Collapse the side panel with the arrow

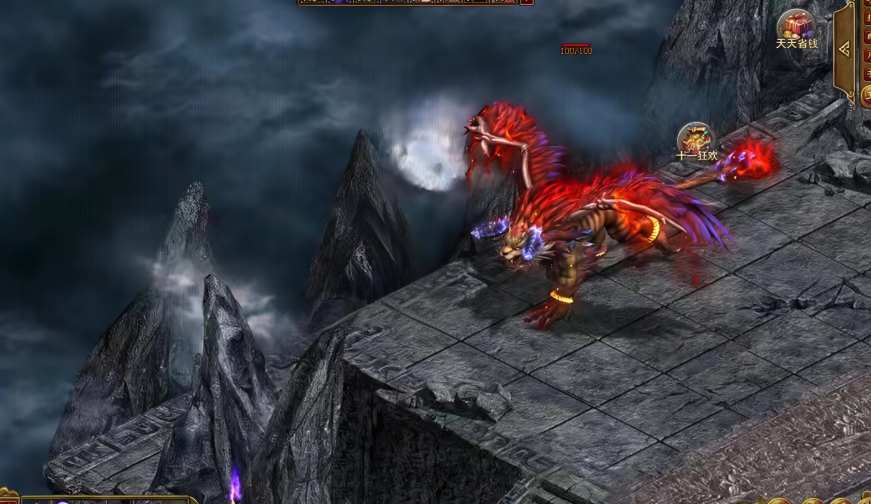pos(845,48)
